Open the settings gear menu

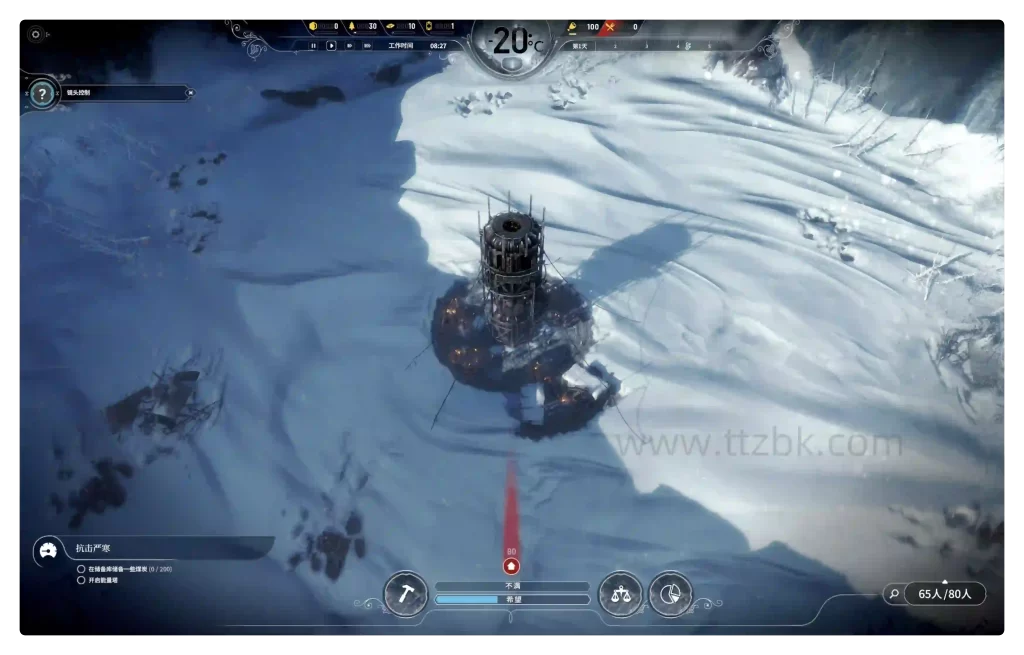(x=36, y=33)
